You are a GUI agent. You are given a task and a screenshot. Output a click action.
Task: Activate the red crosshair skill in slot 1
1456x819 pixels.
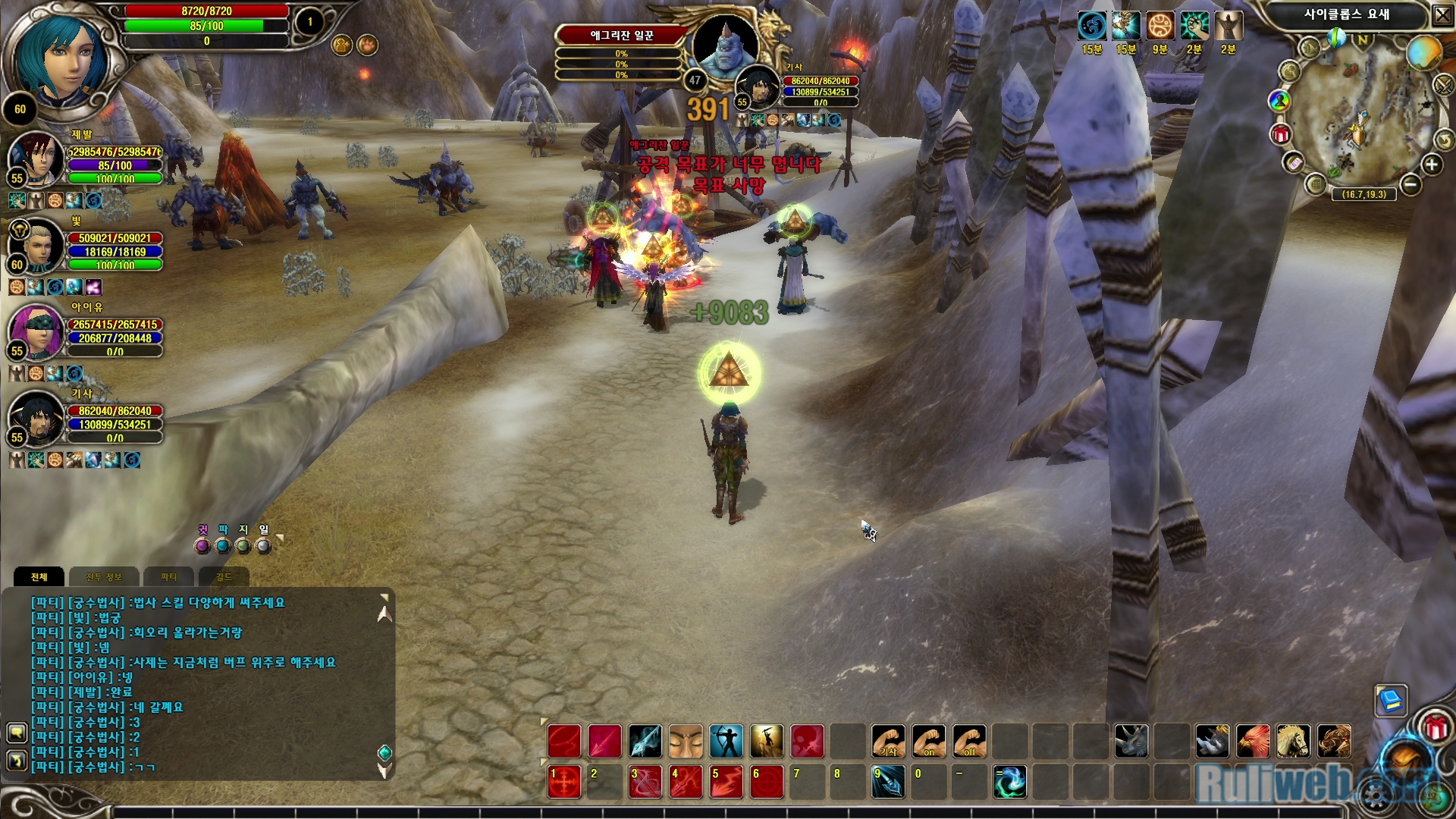(x=564, y=782)
